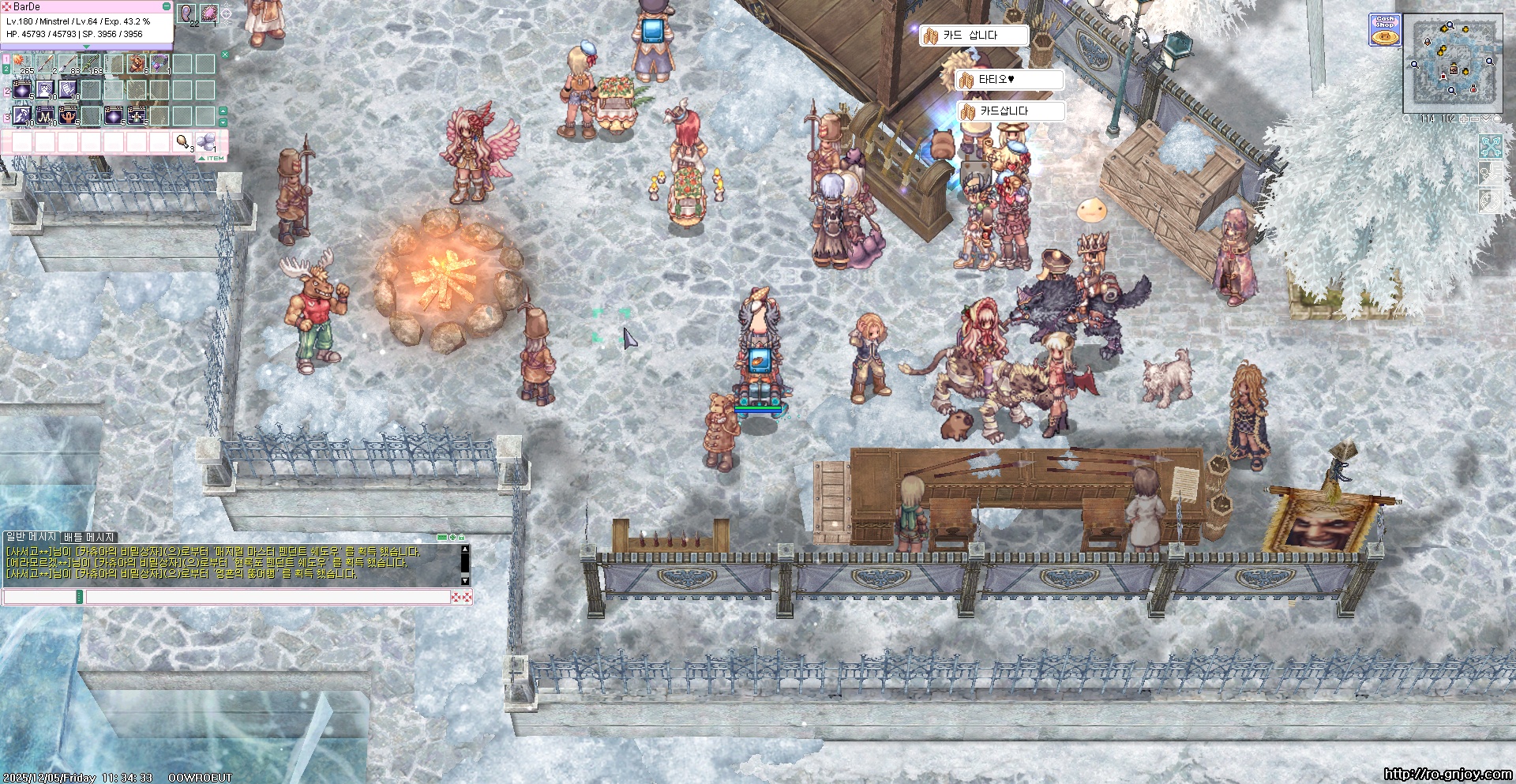
Task: Toggle the ITEM quick-slot bar tab
Action: 212,159
